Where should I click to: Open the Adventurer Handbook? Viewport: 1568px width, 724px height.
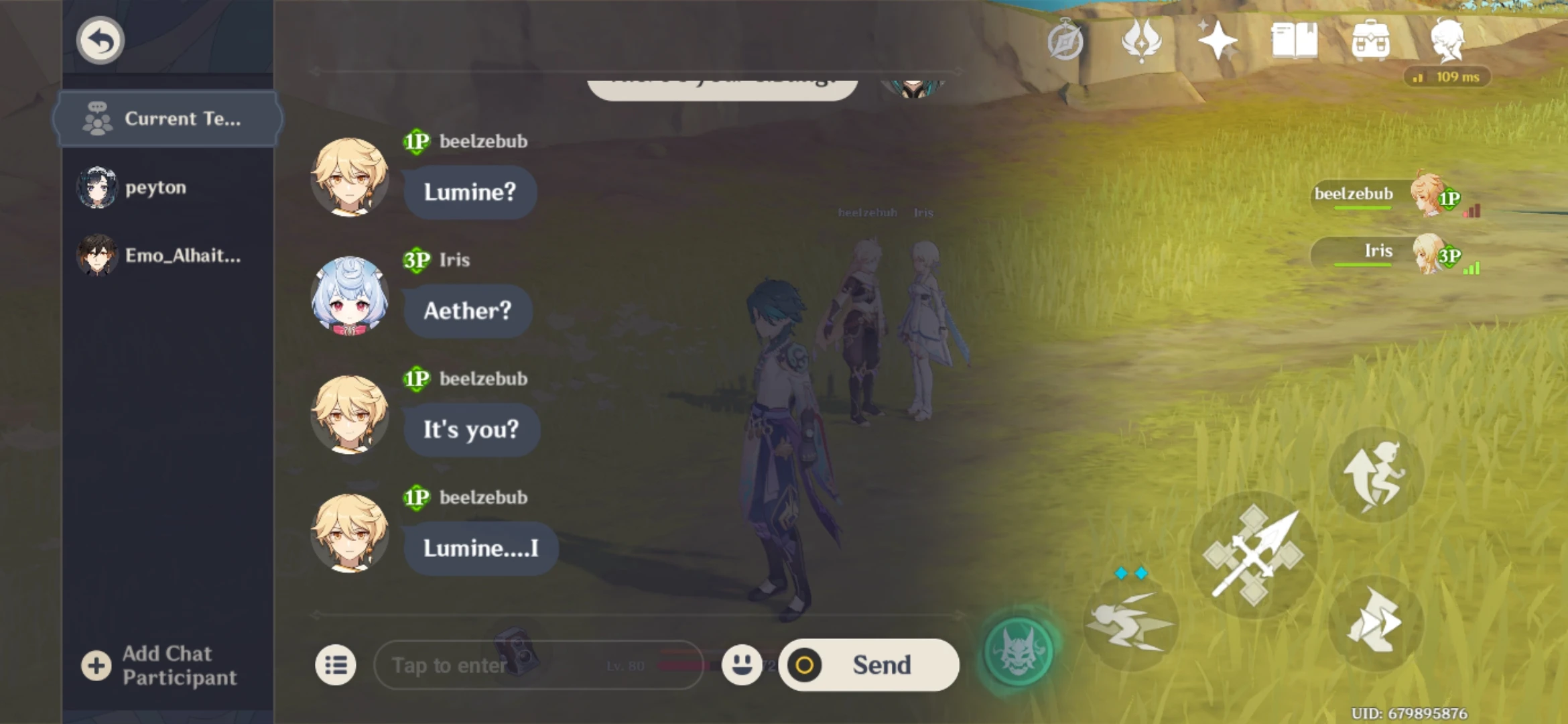click(1293, 42)
